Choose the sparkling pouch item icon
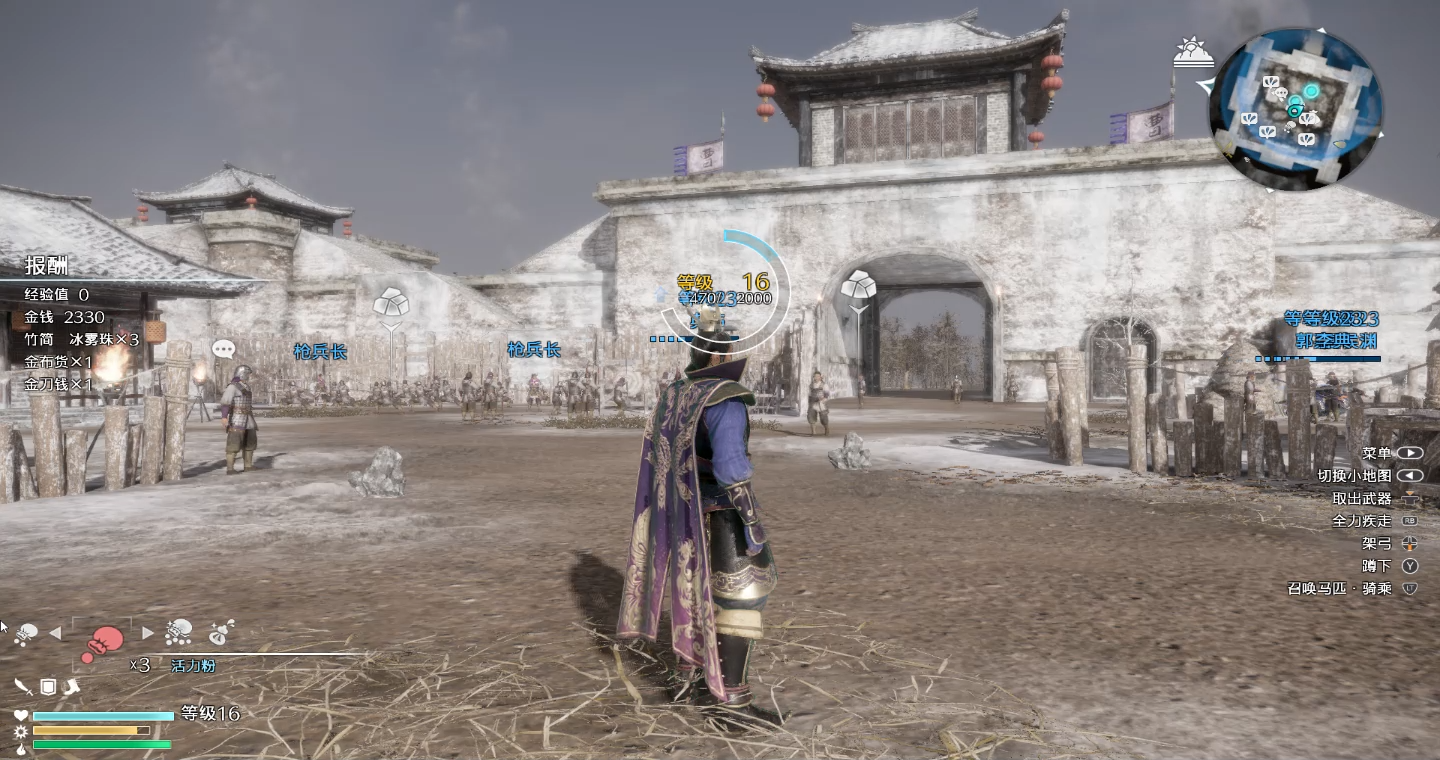This screenshot has height=760, width=1440. (x=221, y=632)
